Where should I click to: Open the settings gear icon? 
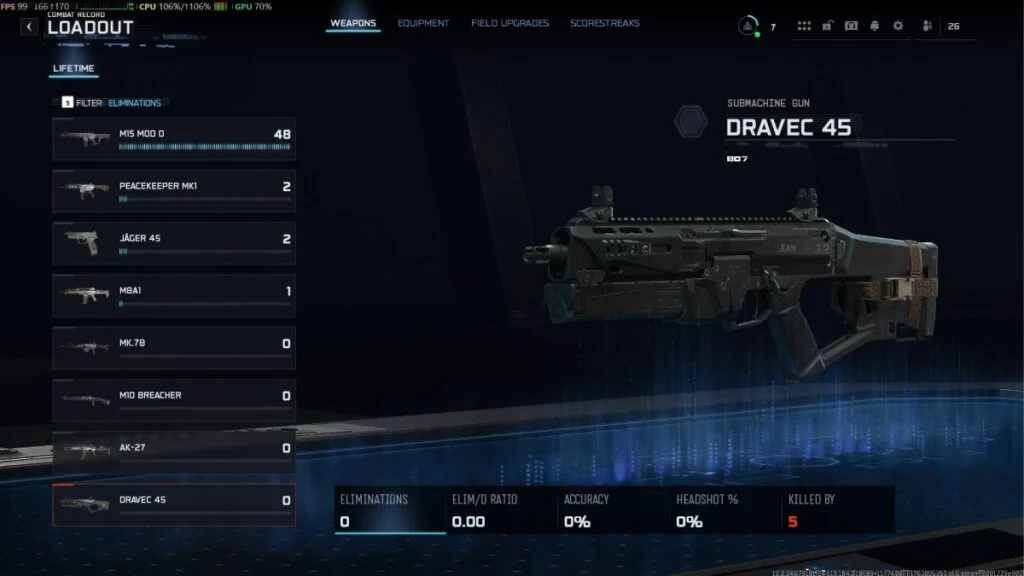click(897, 26)
